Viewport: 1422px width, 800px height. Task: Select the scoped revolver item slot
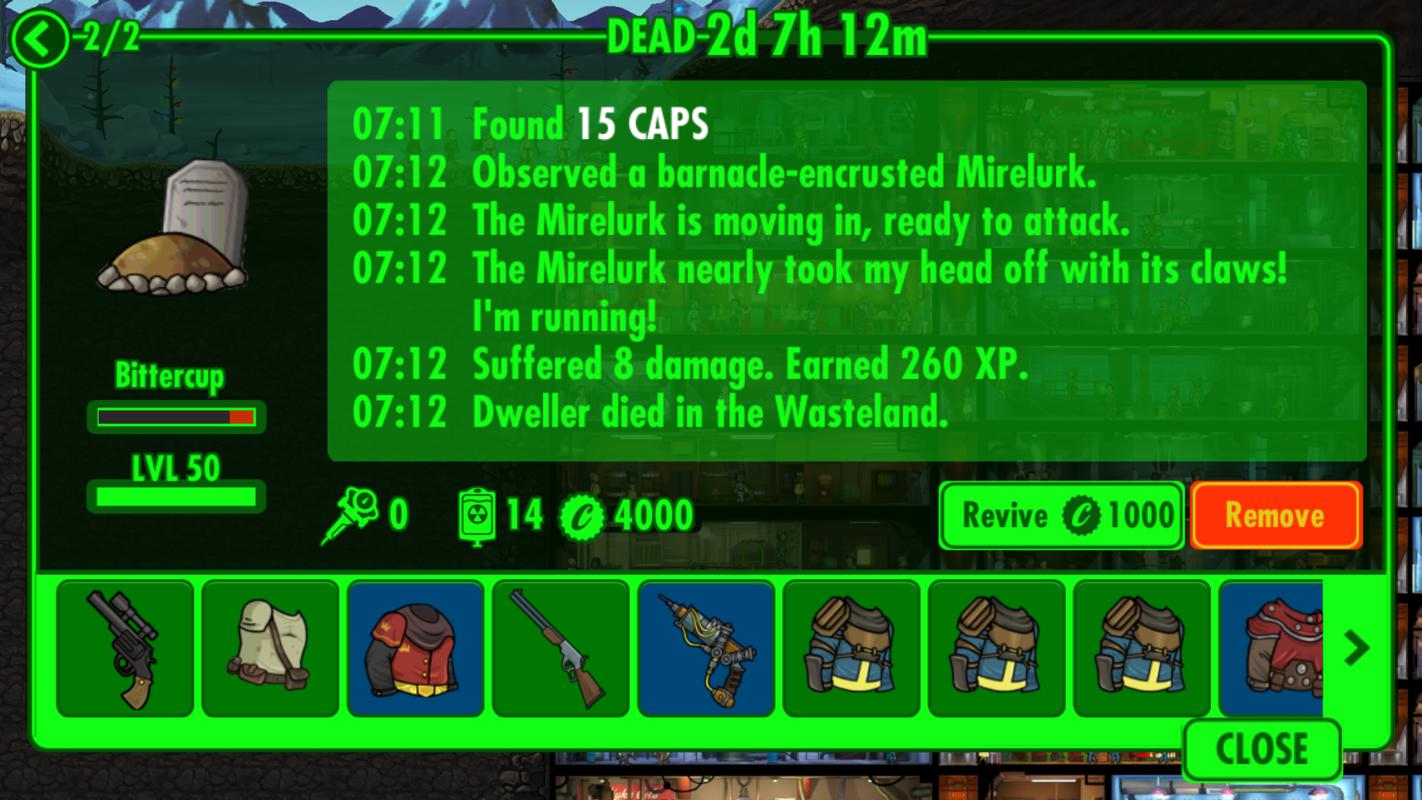click(125, 648)
